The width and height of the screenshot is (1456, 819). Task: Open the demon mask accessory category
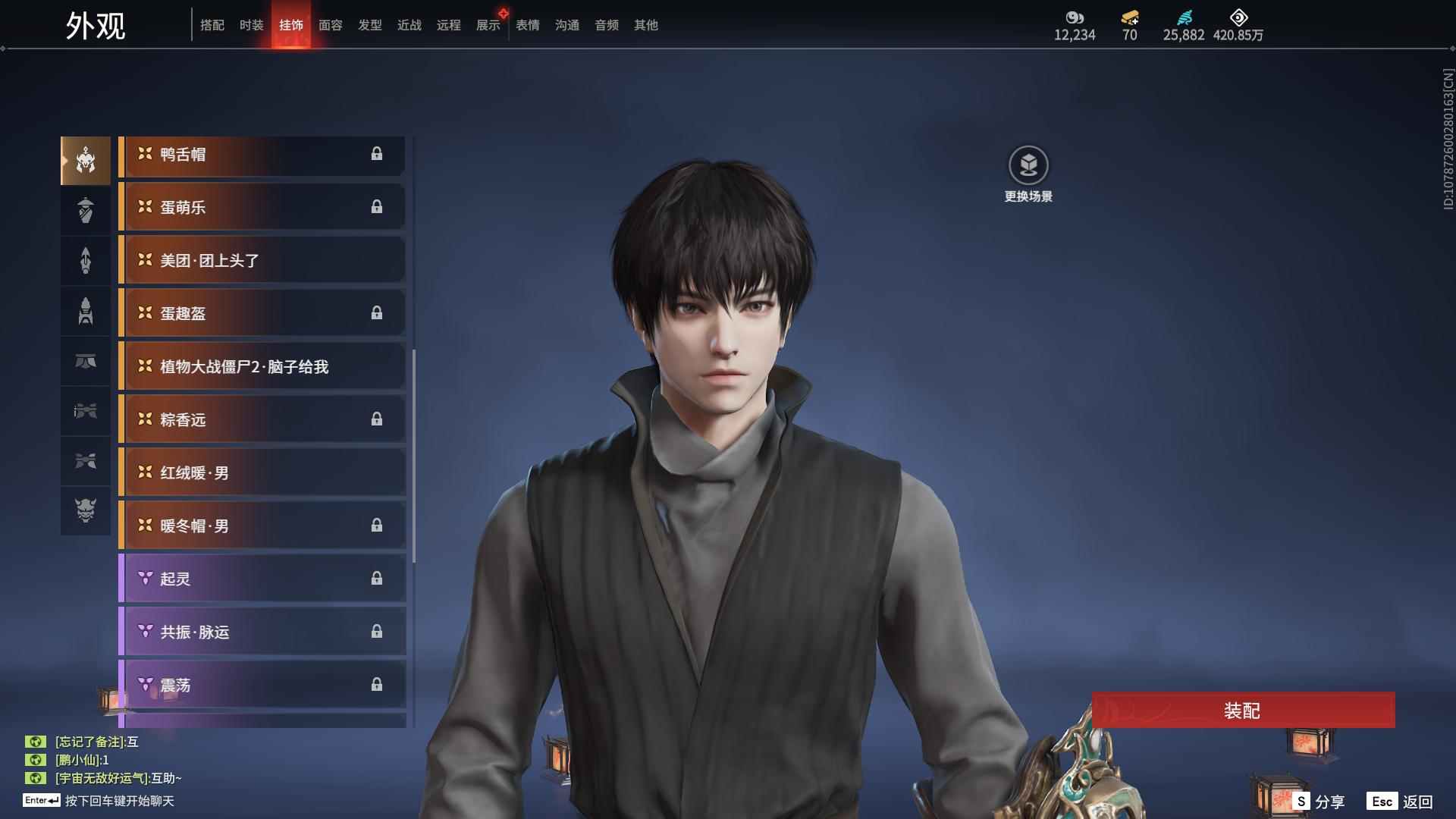pos(86,510)
